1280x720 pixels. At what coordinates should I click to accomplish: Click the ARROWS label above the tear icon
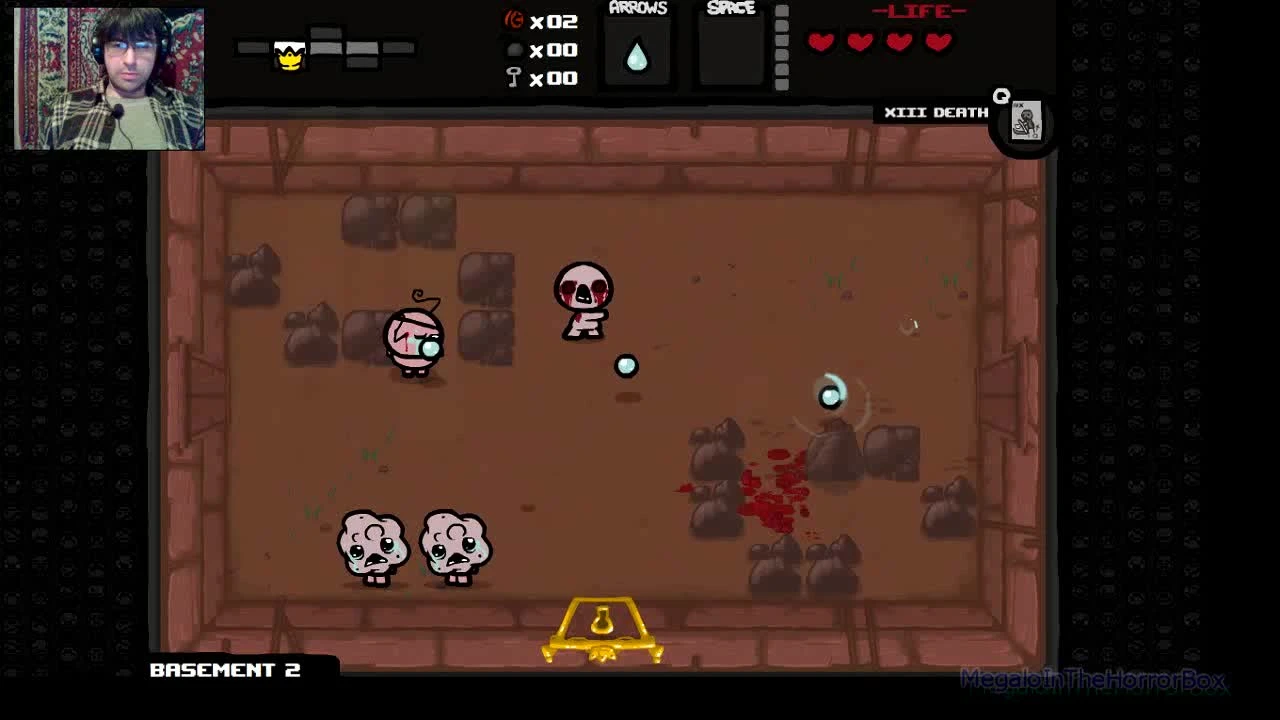click(x=638, y=8)
